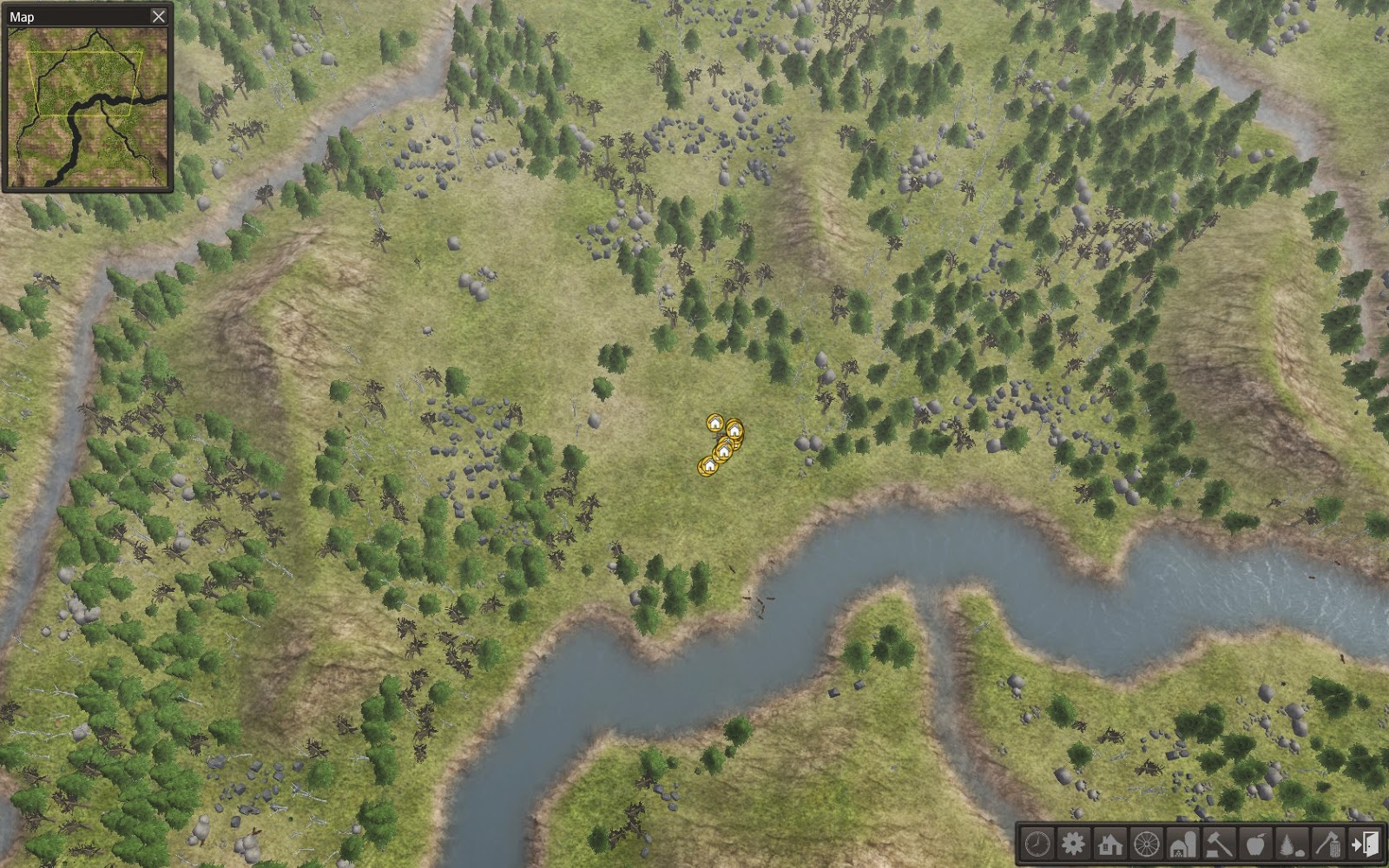1389x868 pixels.
Task: Select the middle house marker in the settlement cluster
Action: (723, 451)
